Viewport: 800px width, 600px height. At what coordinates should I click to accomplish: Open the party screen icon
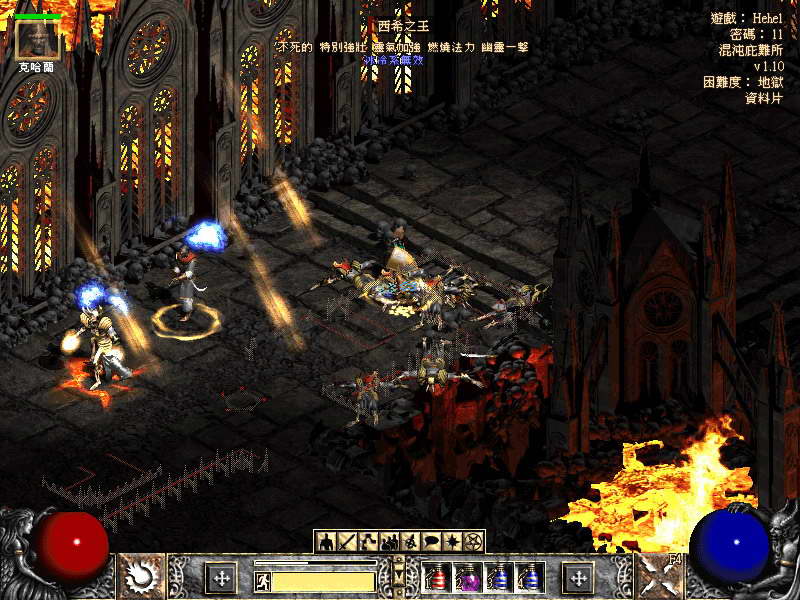click(389, 541)
